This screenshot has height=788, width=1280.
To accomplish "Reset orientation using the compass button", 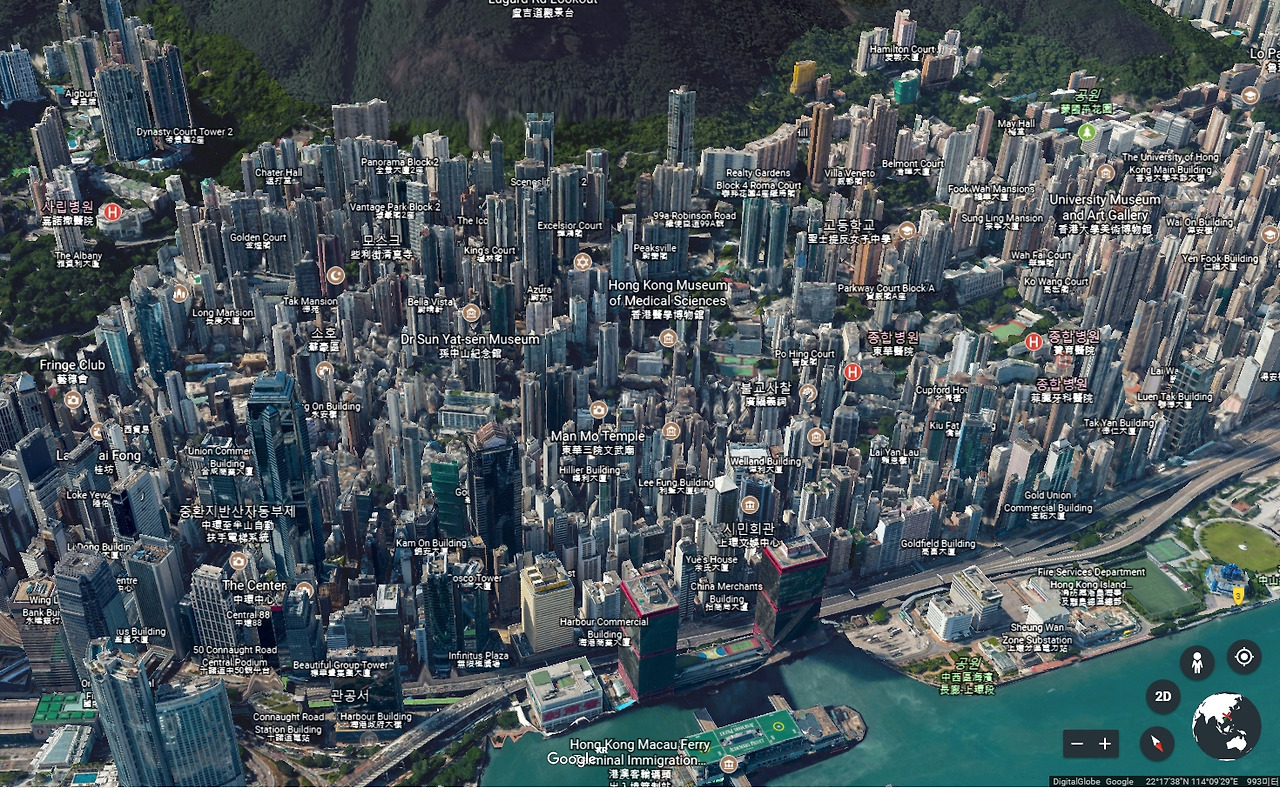I will pyautogui.click(x=1157, y=744).
